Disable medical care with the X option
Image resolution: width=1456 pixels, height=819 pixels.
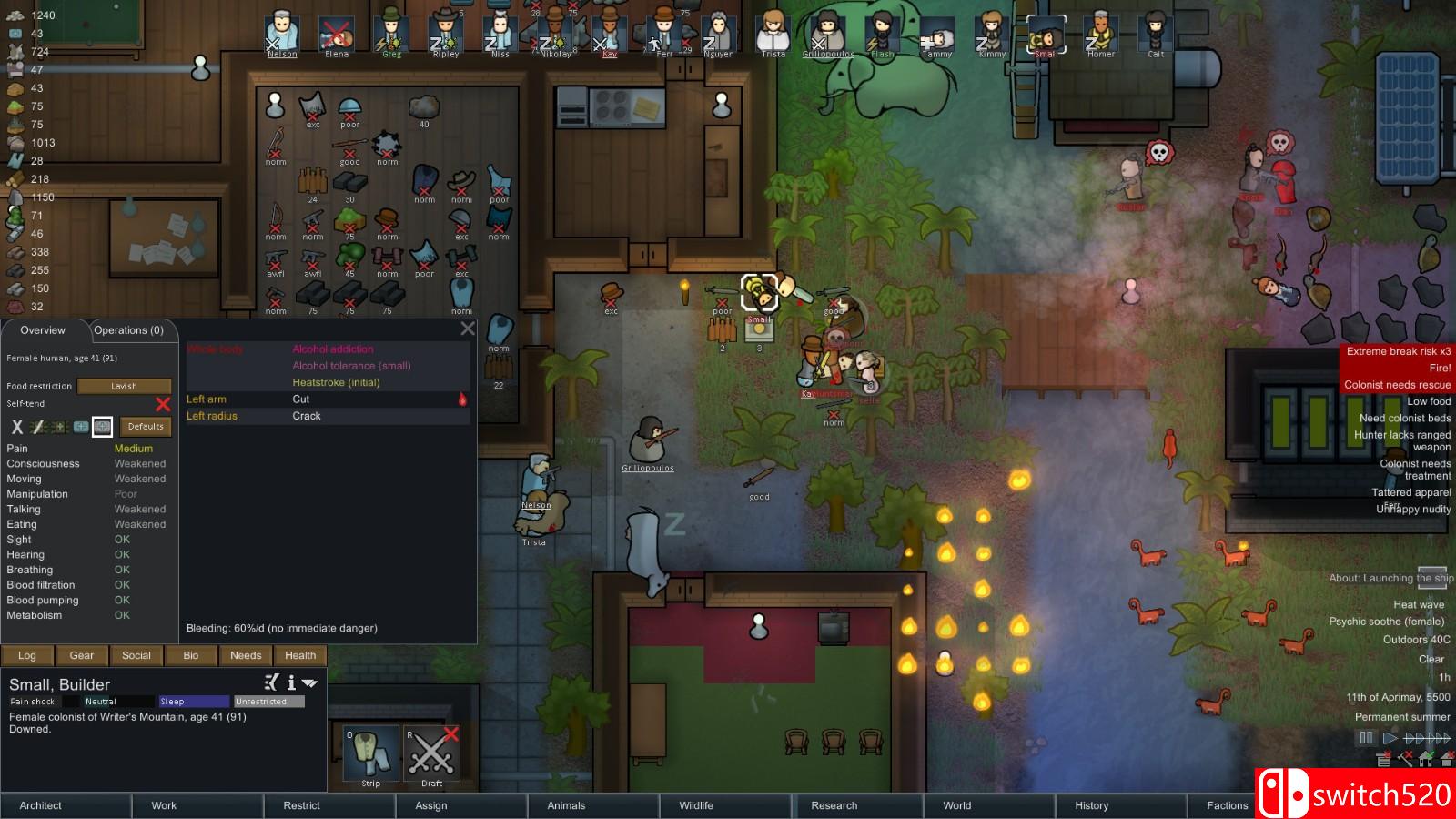click(16, 426)
